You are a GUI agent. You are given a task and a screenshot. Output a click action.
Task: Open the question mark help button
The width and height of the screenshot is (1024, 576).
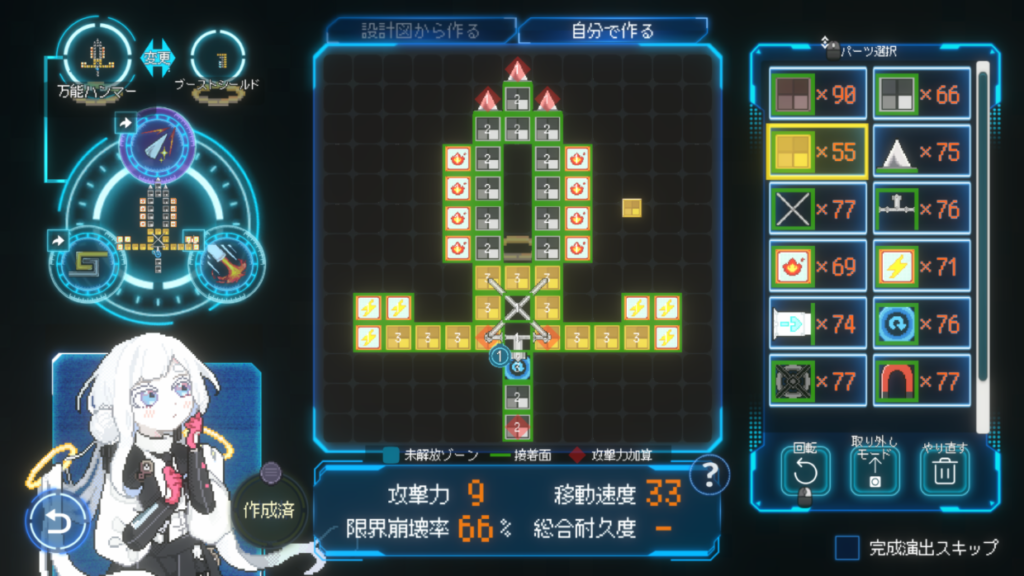click(x=708, y=475)
